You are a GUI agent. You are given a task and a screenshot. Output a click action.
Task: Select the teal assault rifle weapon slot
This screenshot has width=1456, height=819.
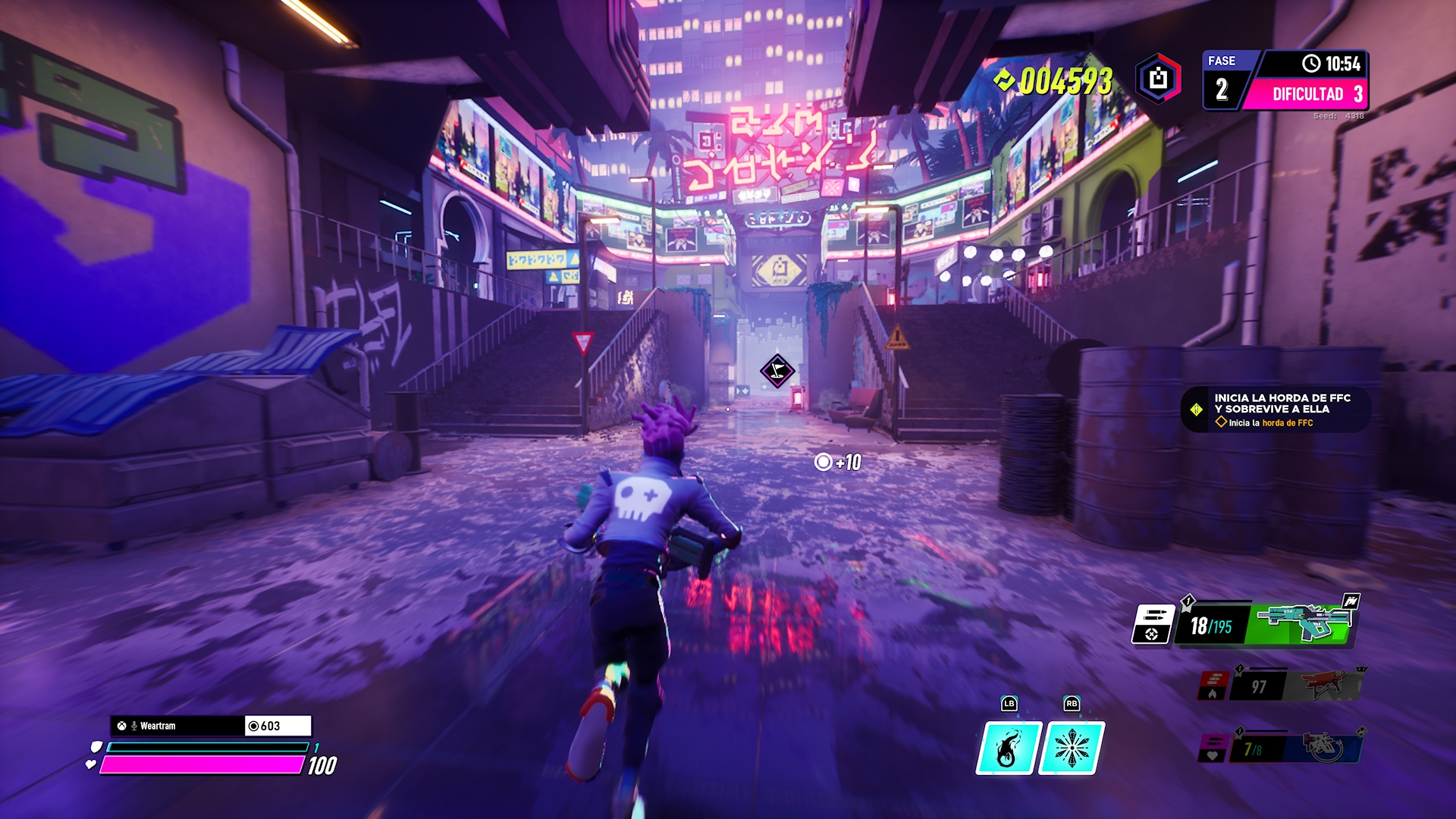point(1303,623)
